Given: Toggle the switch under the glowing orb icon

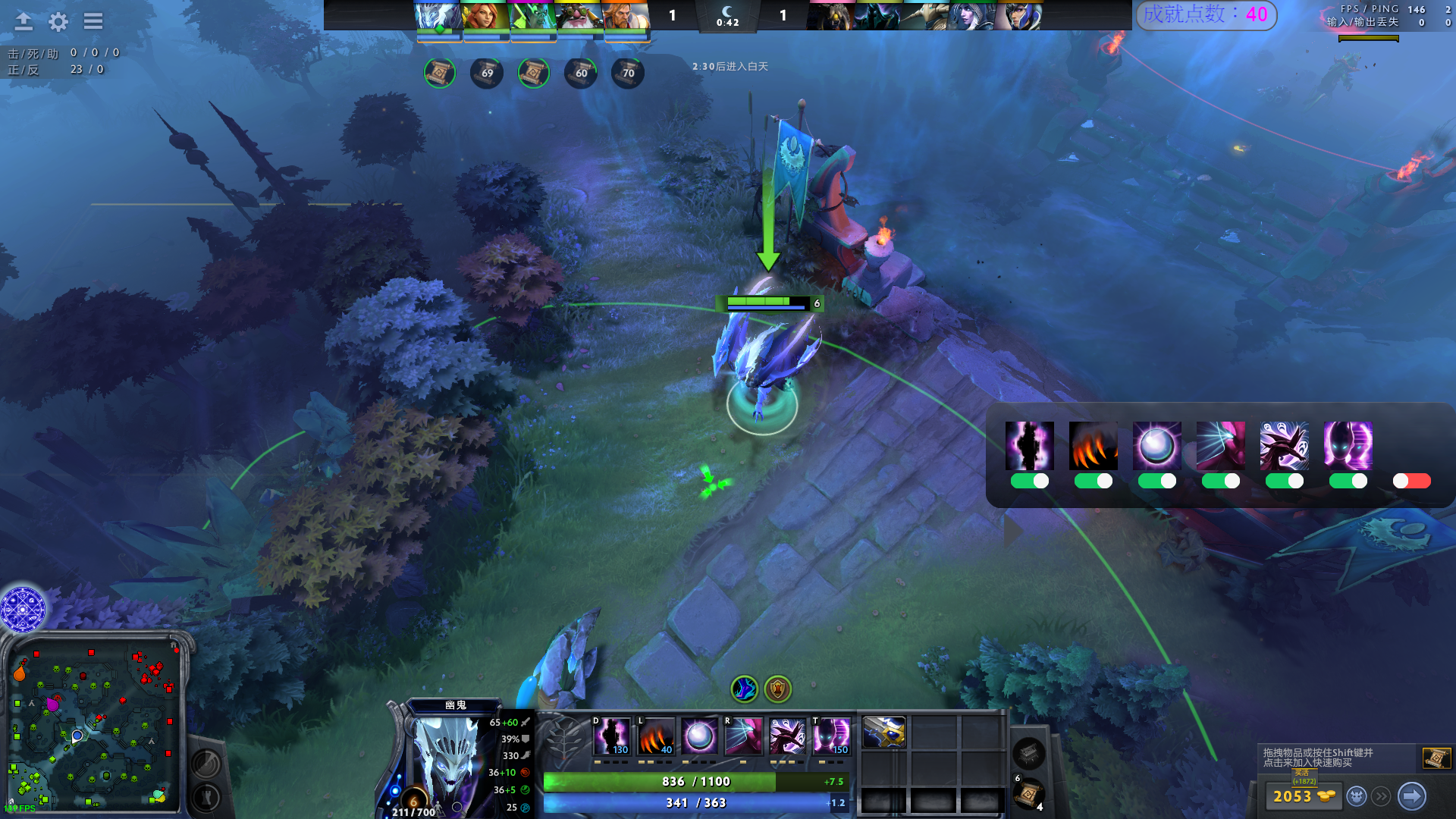Looking at the screenshot, I should [x=1156, y=481].
